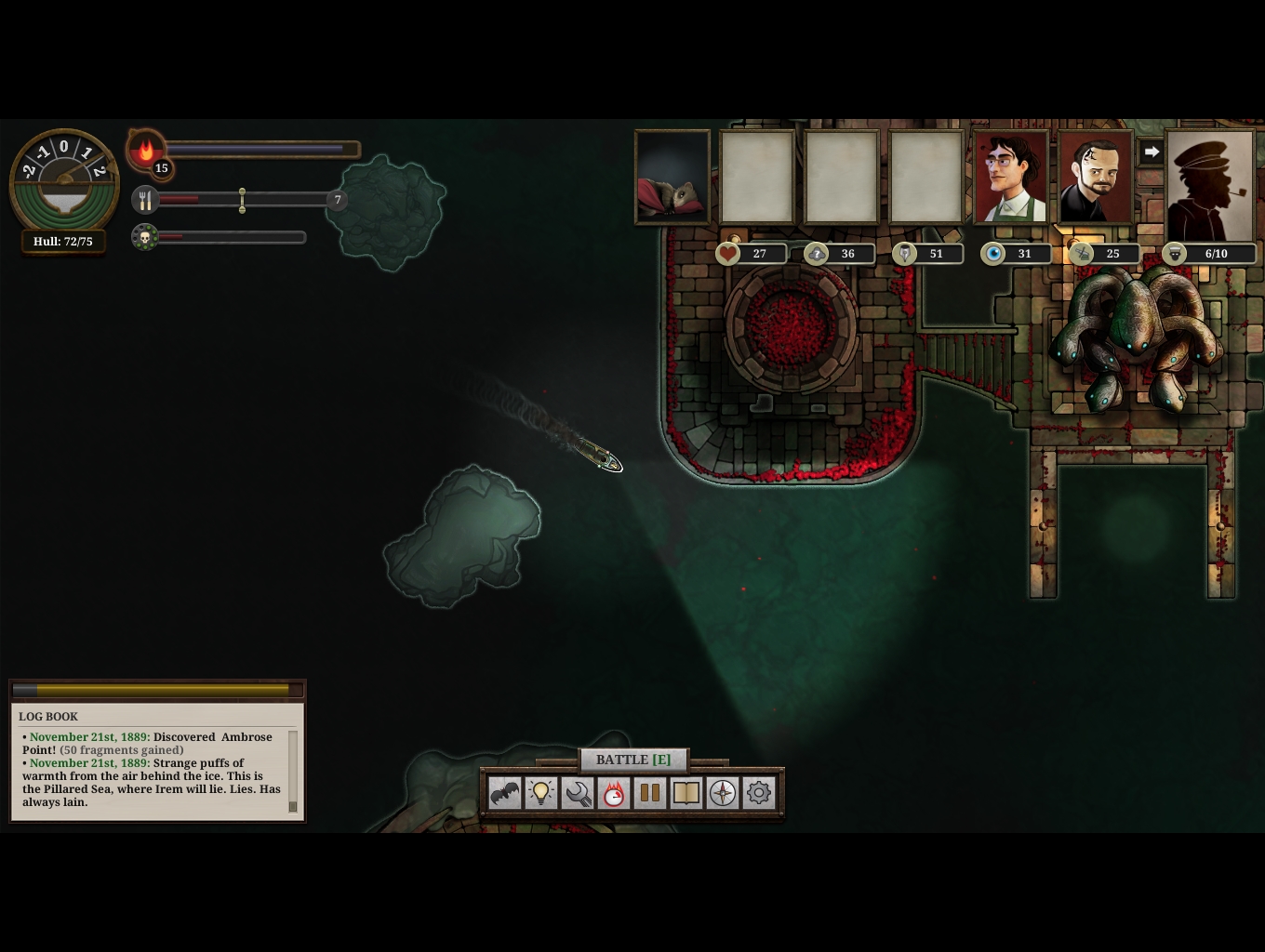Open the gear settings icon

click(759, 793)
